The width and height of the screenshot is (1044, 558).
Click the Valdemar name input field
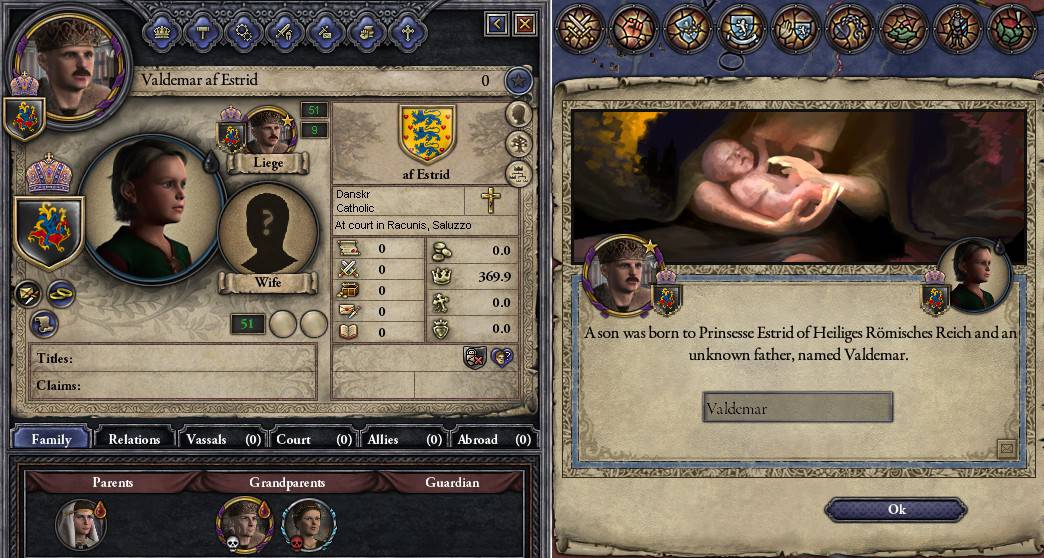(x=797, y=408)
